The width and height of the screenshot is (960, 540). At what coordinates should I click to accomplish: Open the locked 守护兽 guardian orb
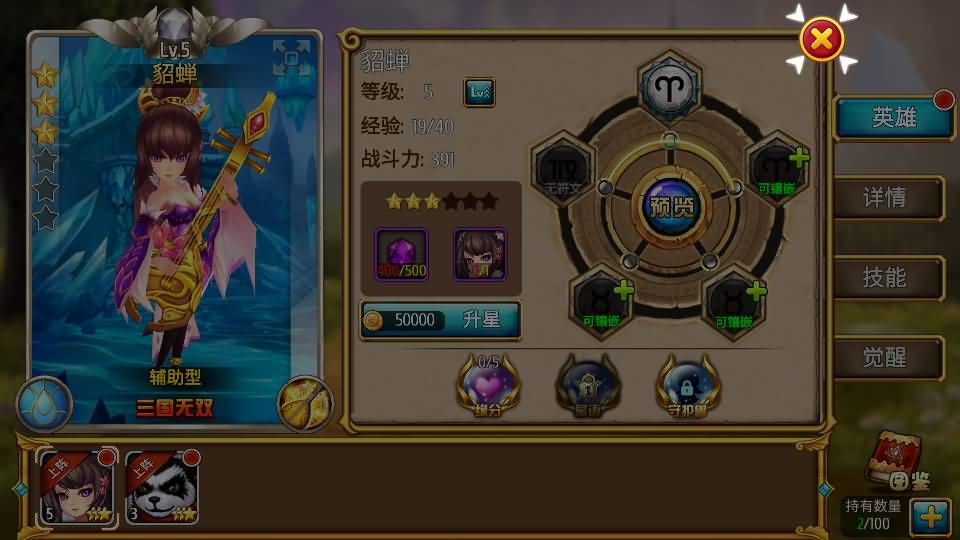coord(688,385)
